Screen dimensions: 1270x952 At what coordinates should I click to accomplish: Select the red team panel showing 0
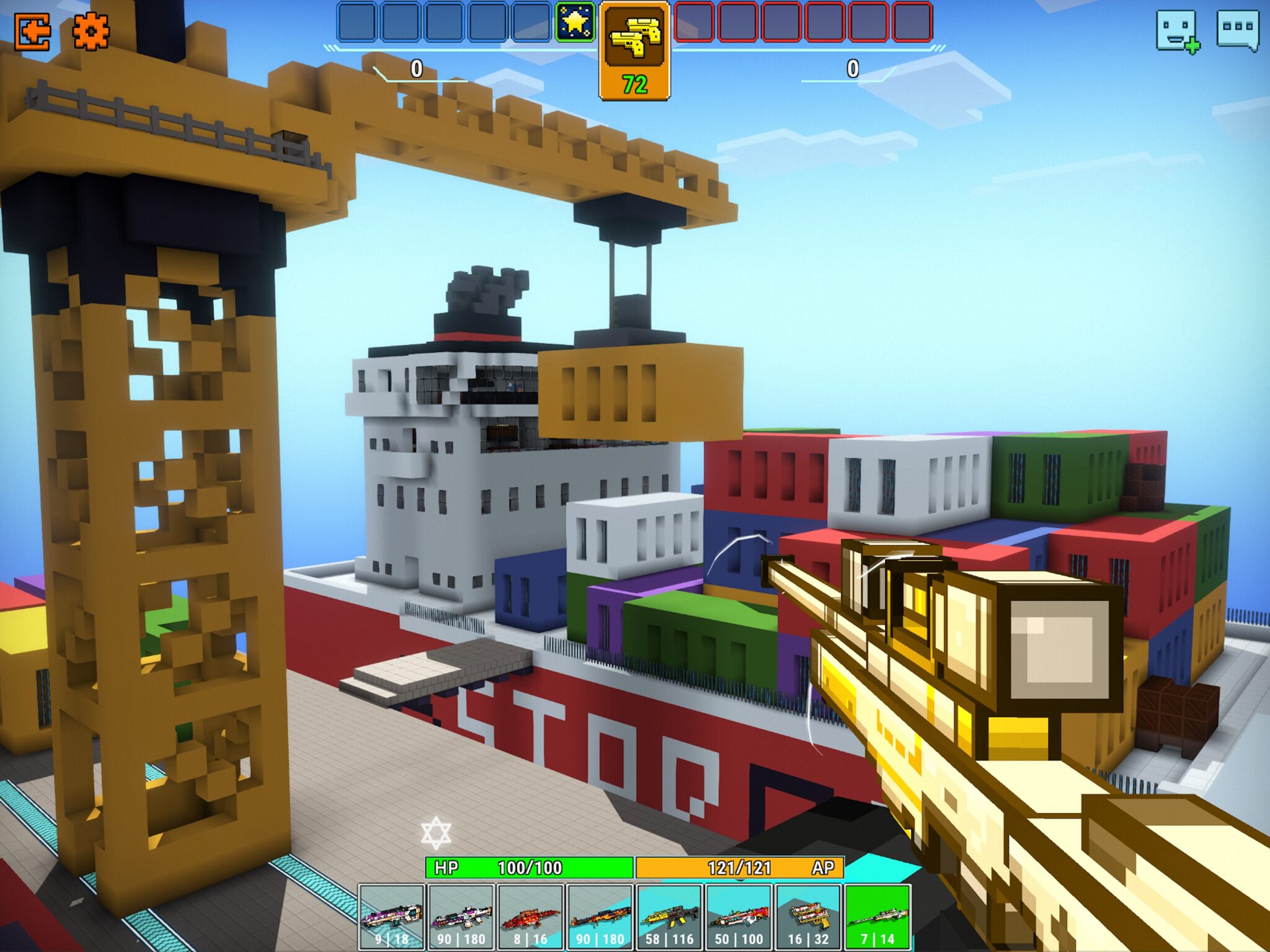(x=853, y=70)
